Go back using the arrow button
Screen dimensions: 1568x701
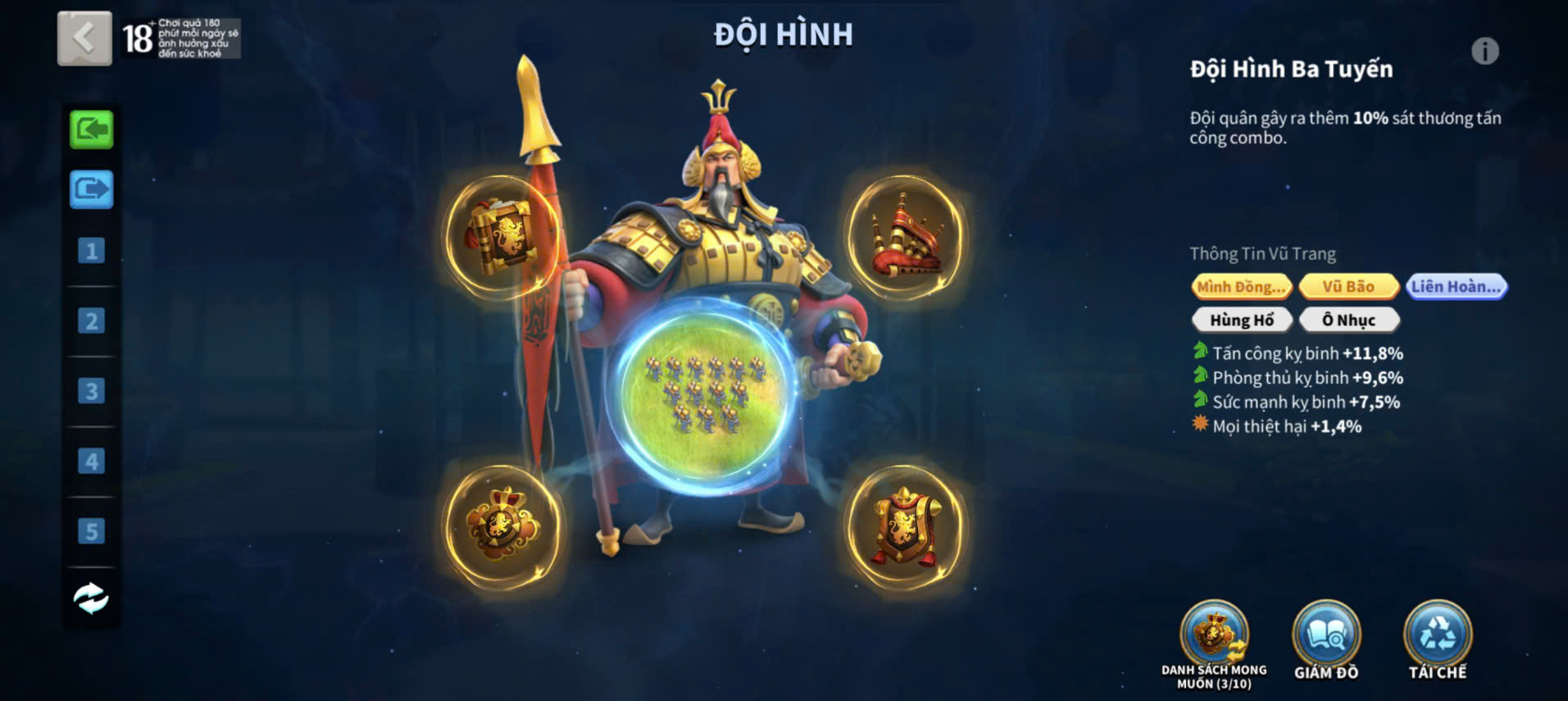[84, 38]
